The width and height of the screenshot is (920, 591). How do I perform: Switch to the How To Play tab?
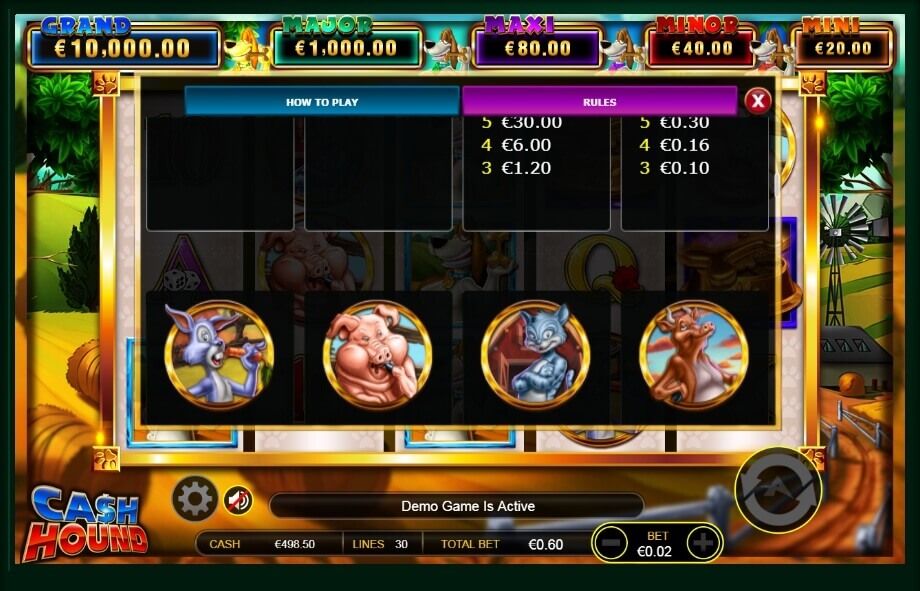321,101
